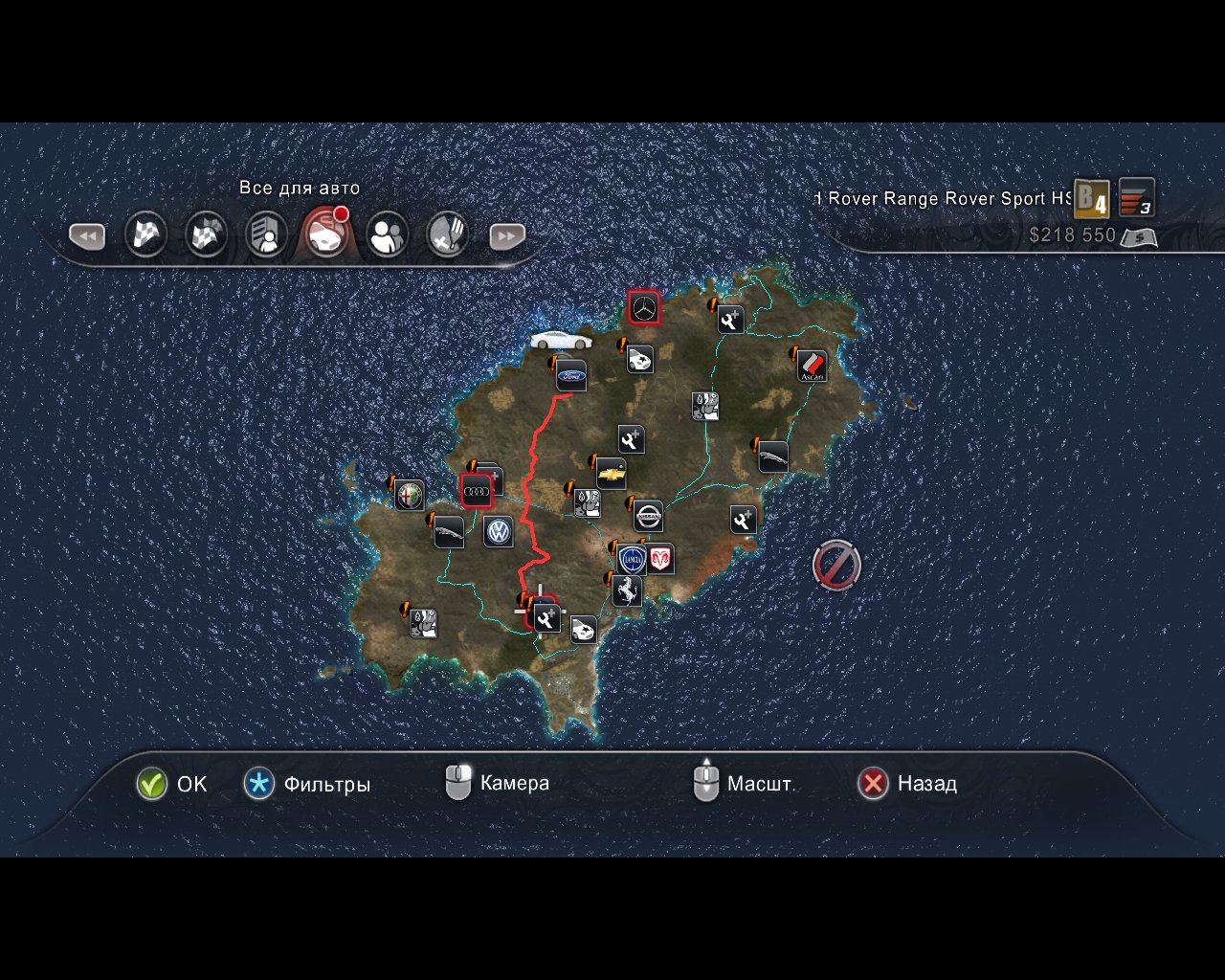Select the Alfa Romeo dealership marker
The image size is (1225, 980).
410,495
